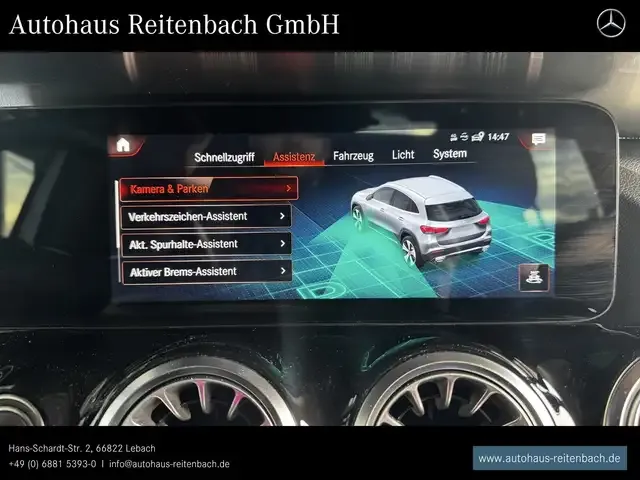Open the Kamera & Parken menu entry
The height and width of the screenshot is (480, 640).
[x=208, y=188]
